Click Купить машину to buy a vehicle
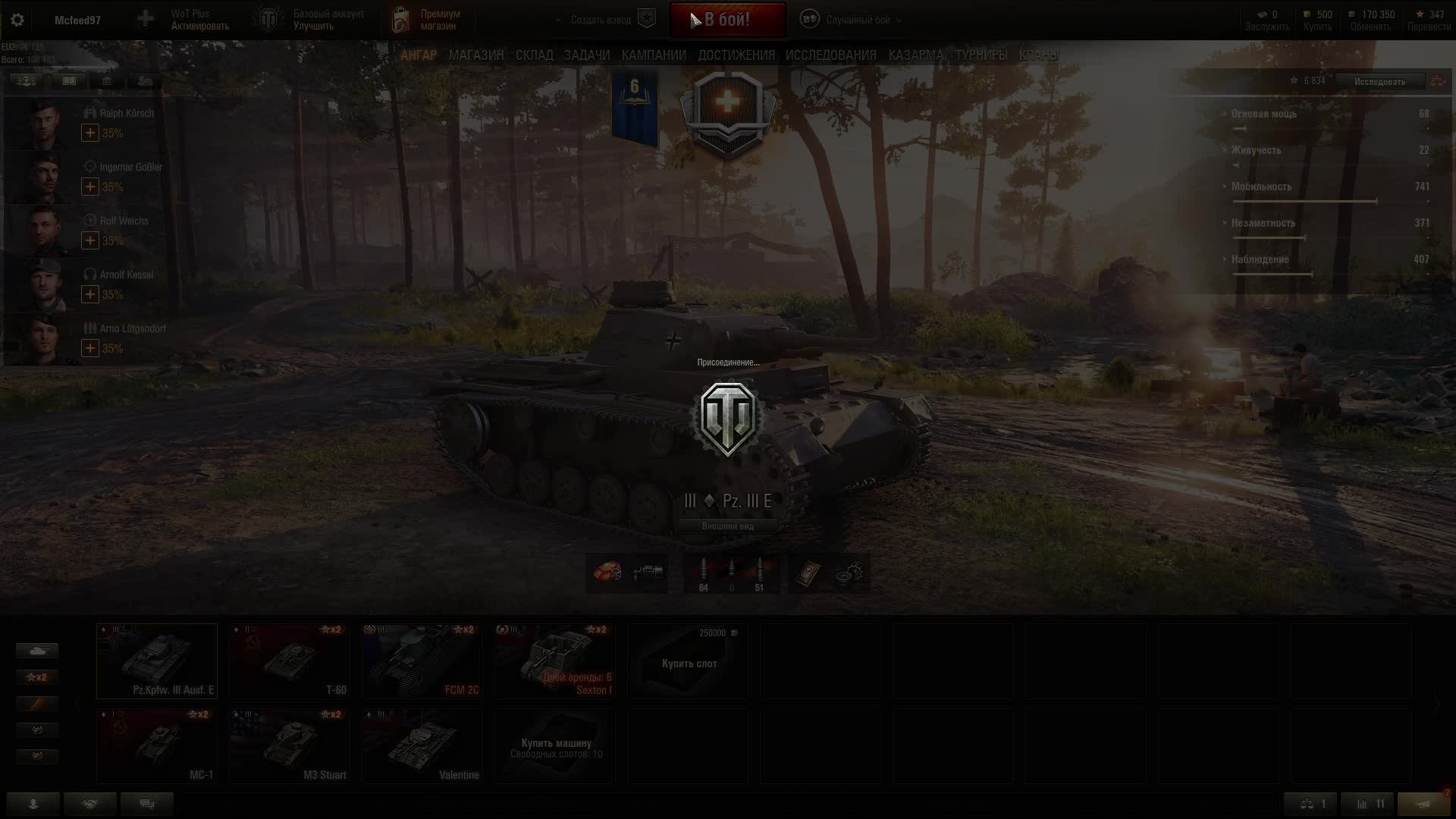The height and width of the screenshot is (819, 1456). 555,745
